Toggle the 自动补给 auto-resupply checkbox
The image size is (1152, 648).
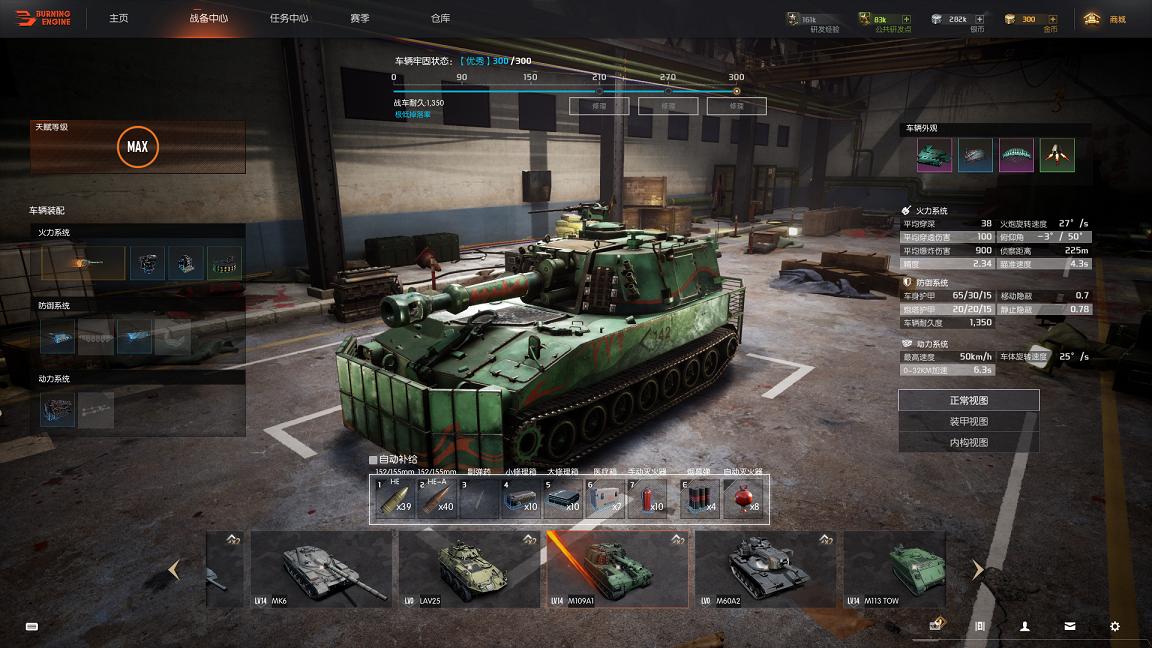(374, 460)
